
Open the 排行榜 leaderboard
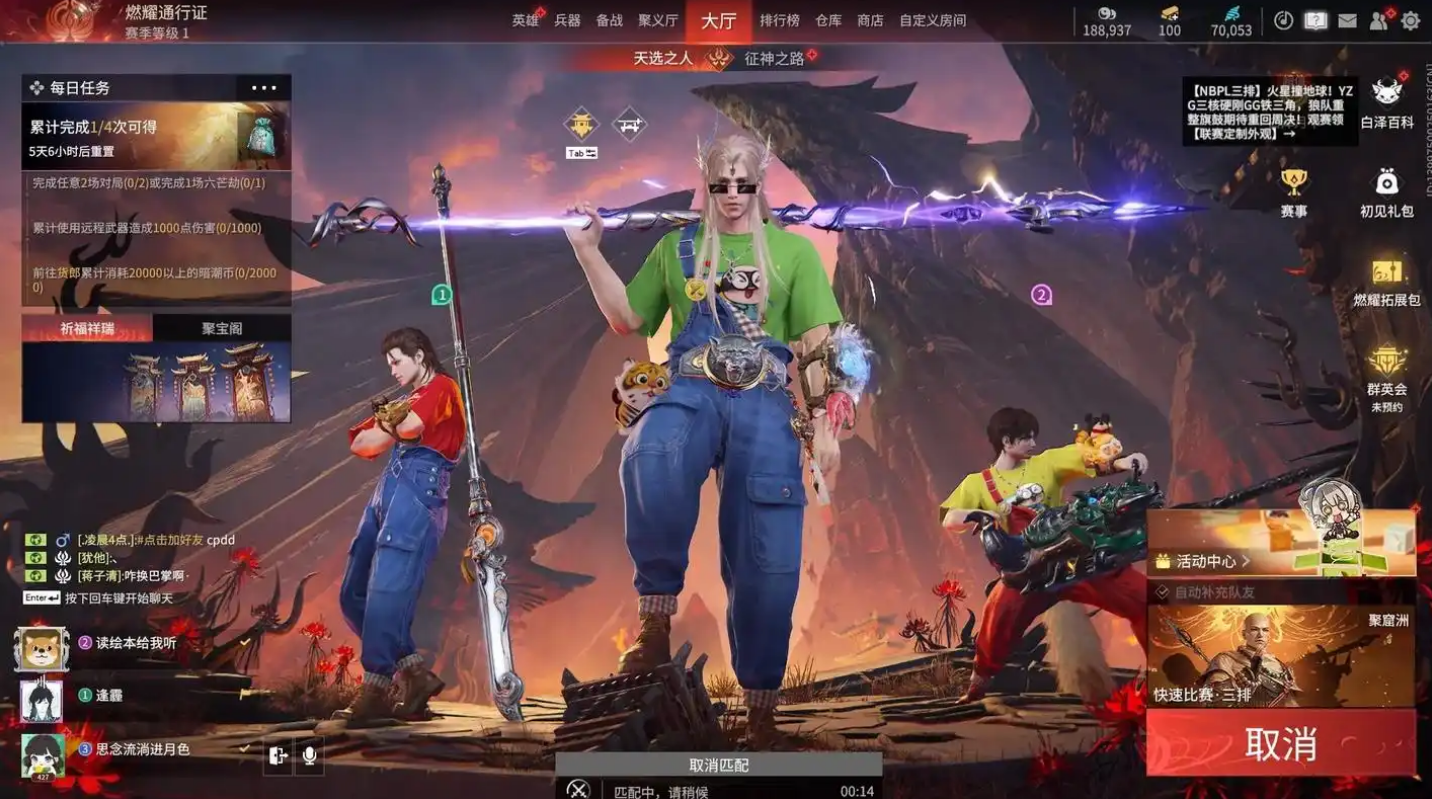[x=779, y=20]
